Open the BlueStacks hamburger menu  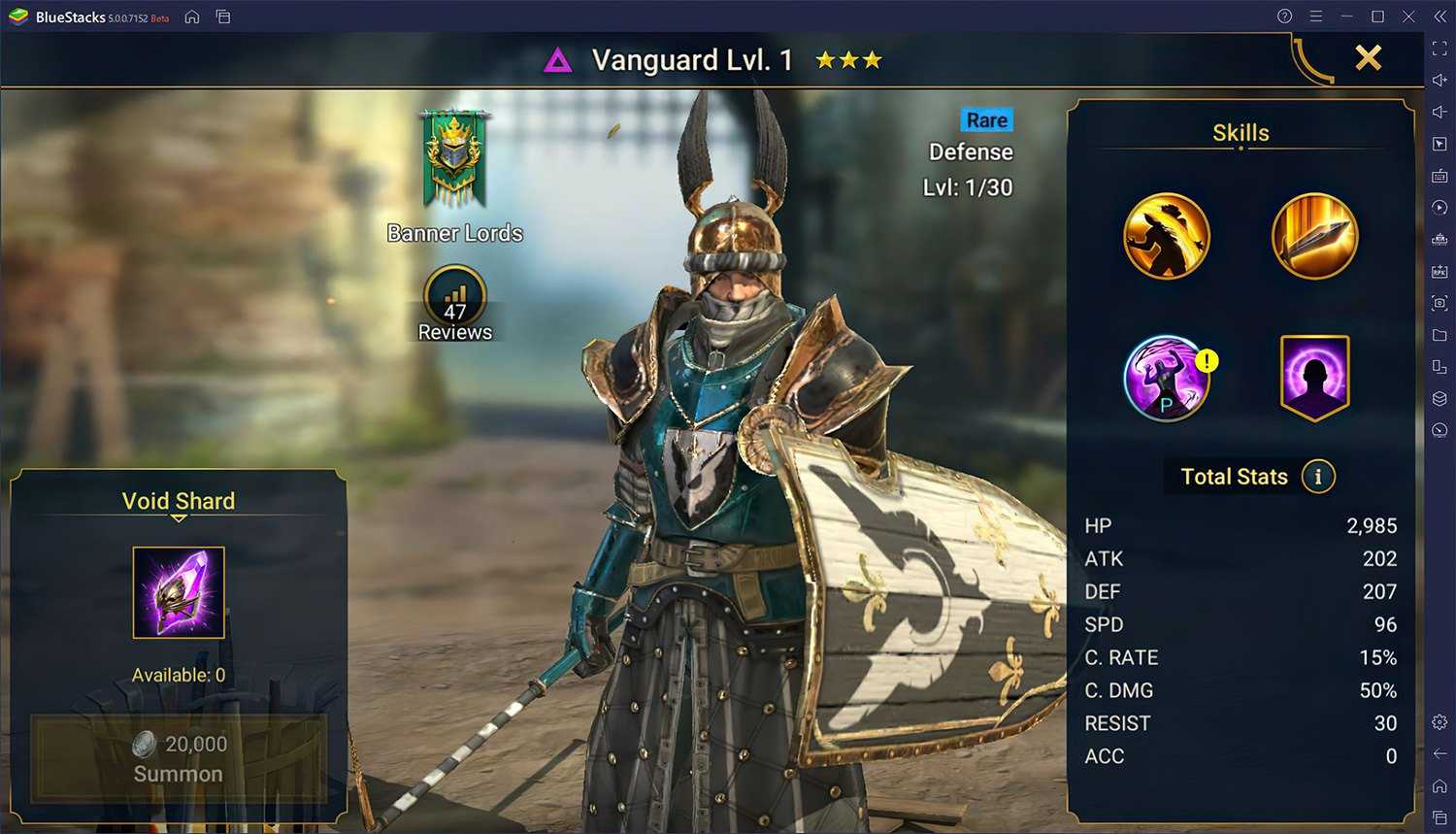(x=1315, y=17)
